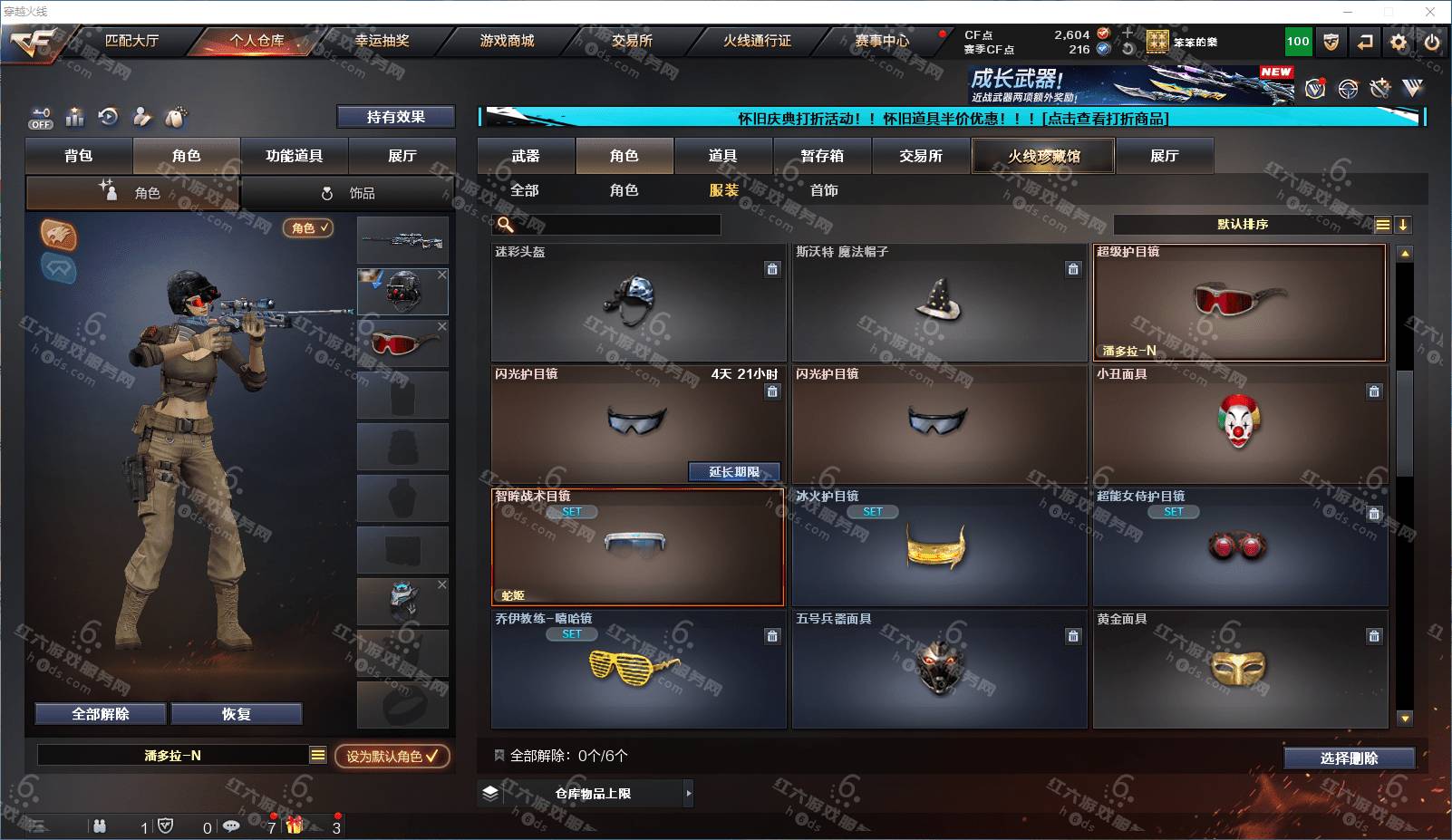Click the 持有效果 button
The image size is (1452, 840).
[x=395, y=117]
